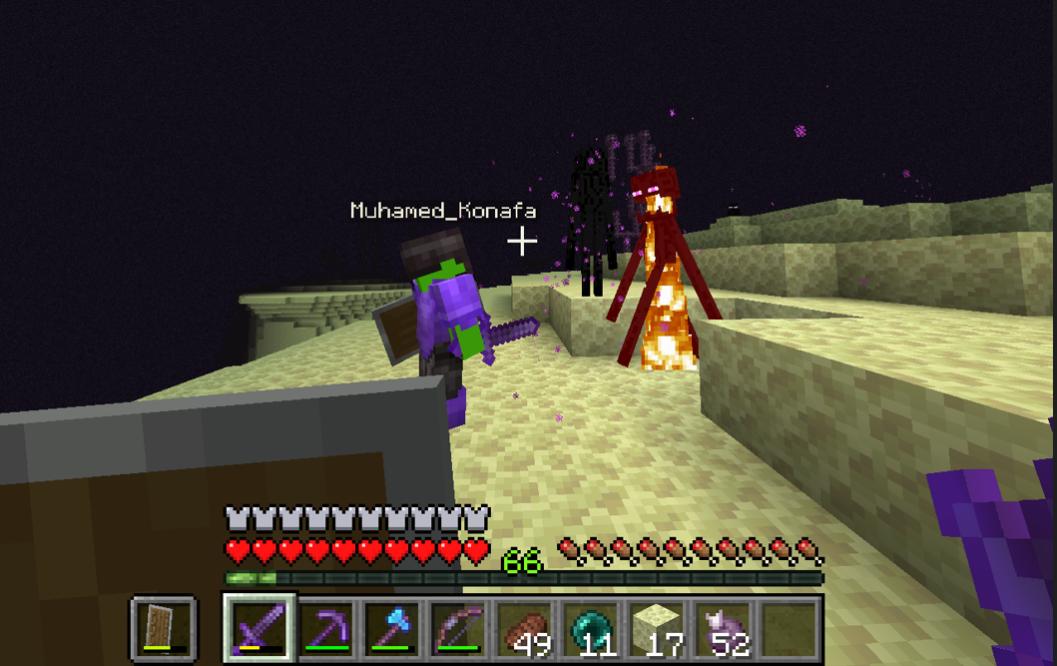Select the enchanted pickaxe hotbar slot

326,629
